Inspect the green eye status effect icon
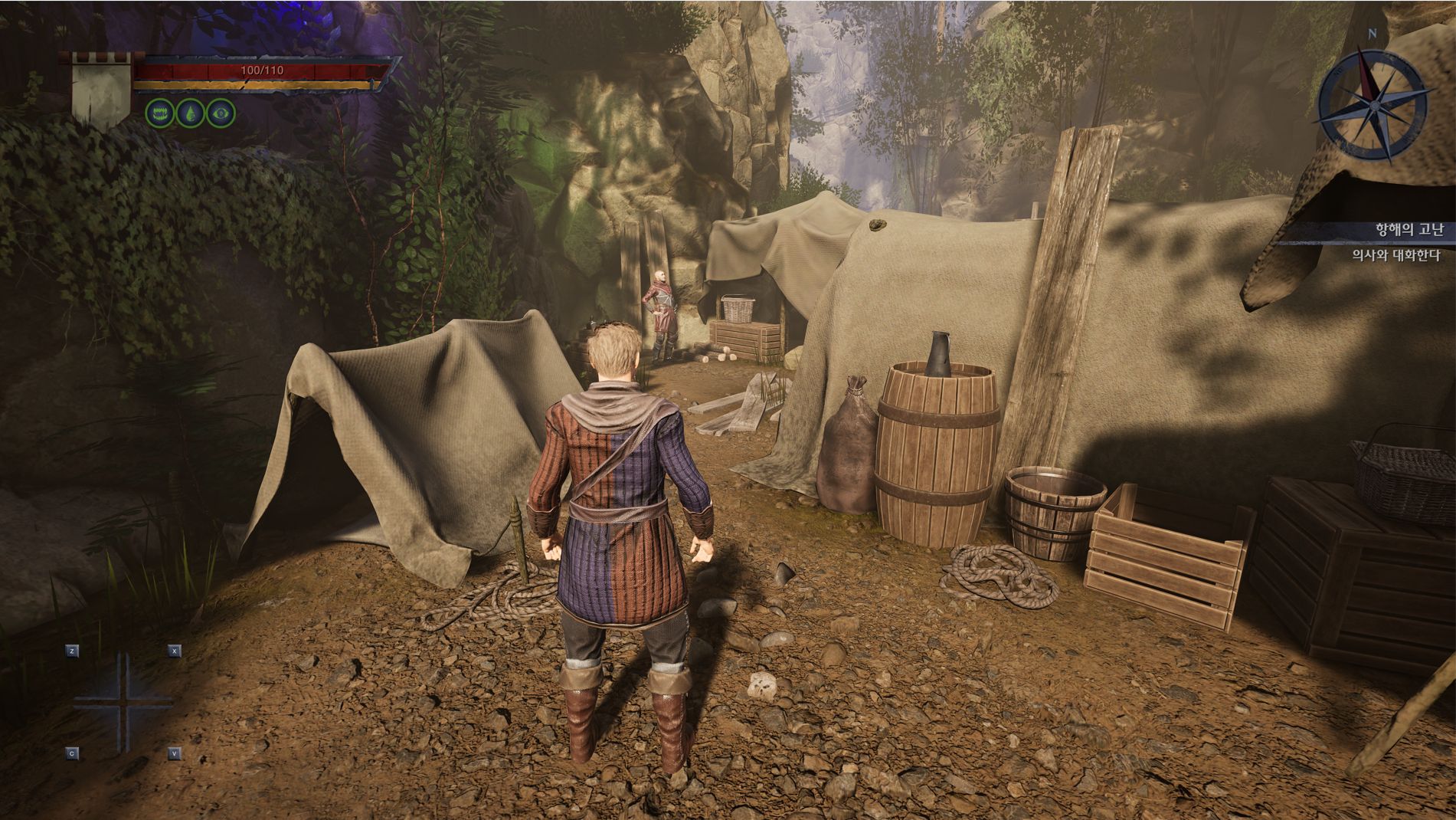This screenshot has width=1456, height=820. point(222,113)
